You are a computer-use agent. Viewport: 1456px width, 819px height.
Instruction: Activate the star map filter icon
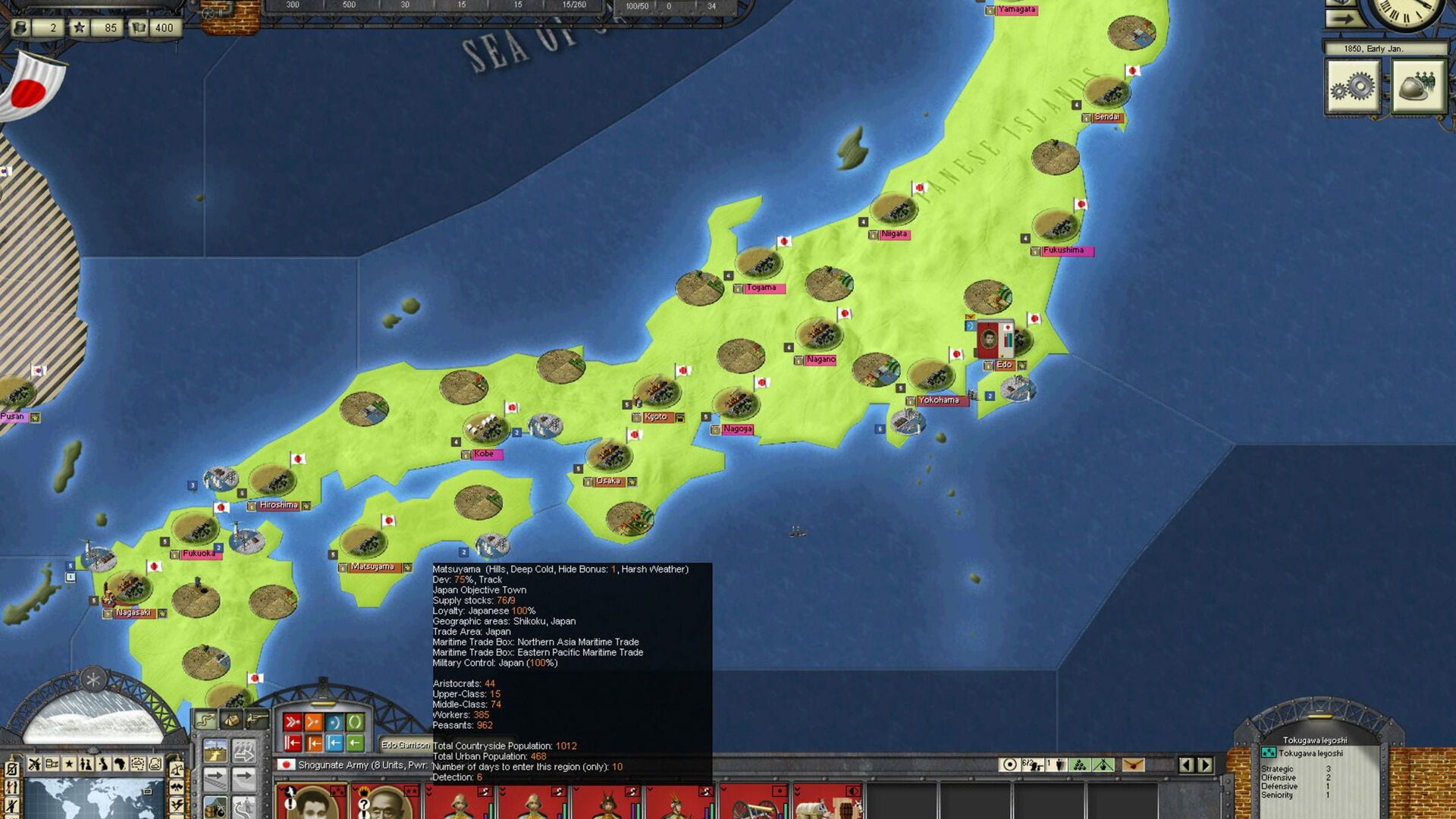69,764
